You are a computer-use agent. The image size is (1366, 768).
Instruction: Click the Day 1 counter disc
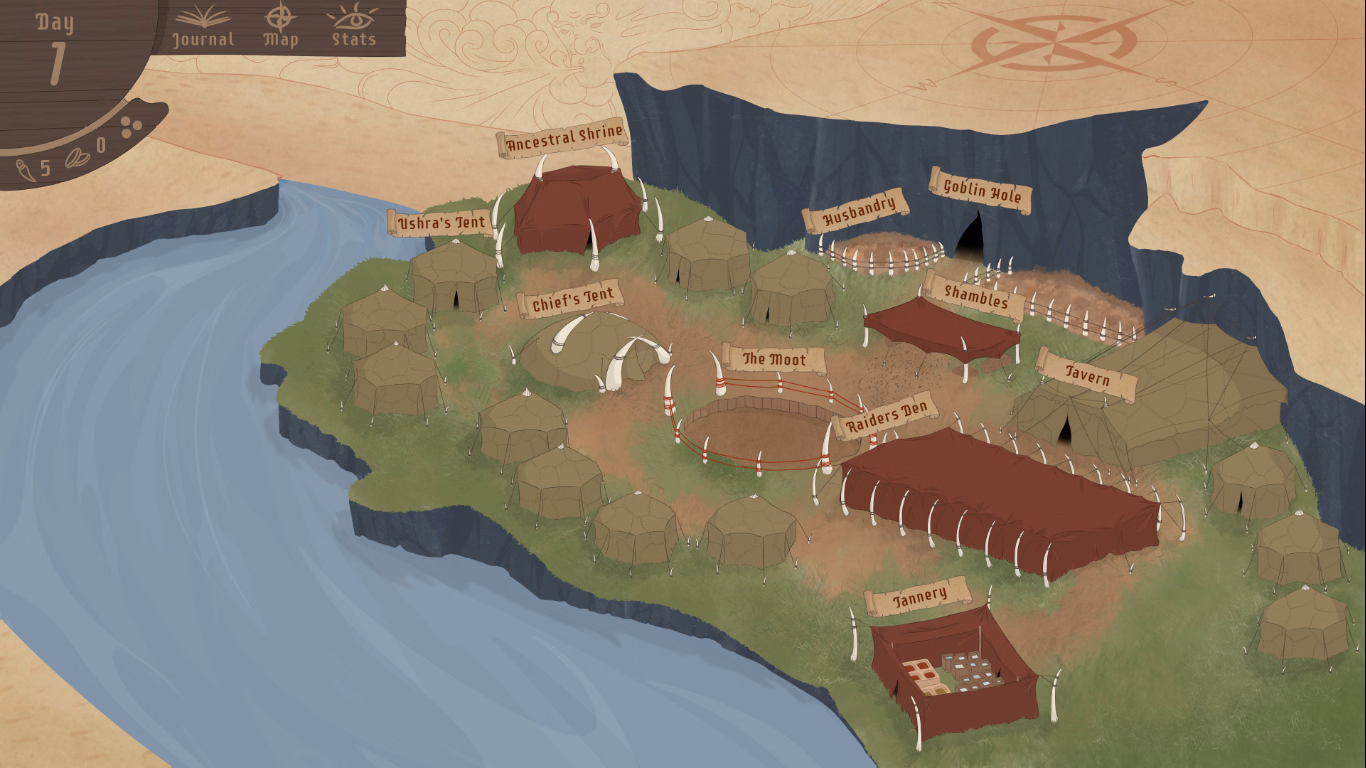click(57, 42)
